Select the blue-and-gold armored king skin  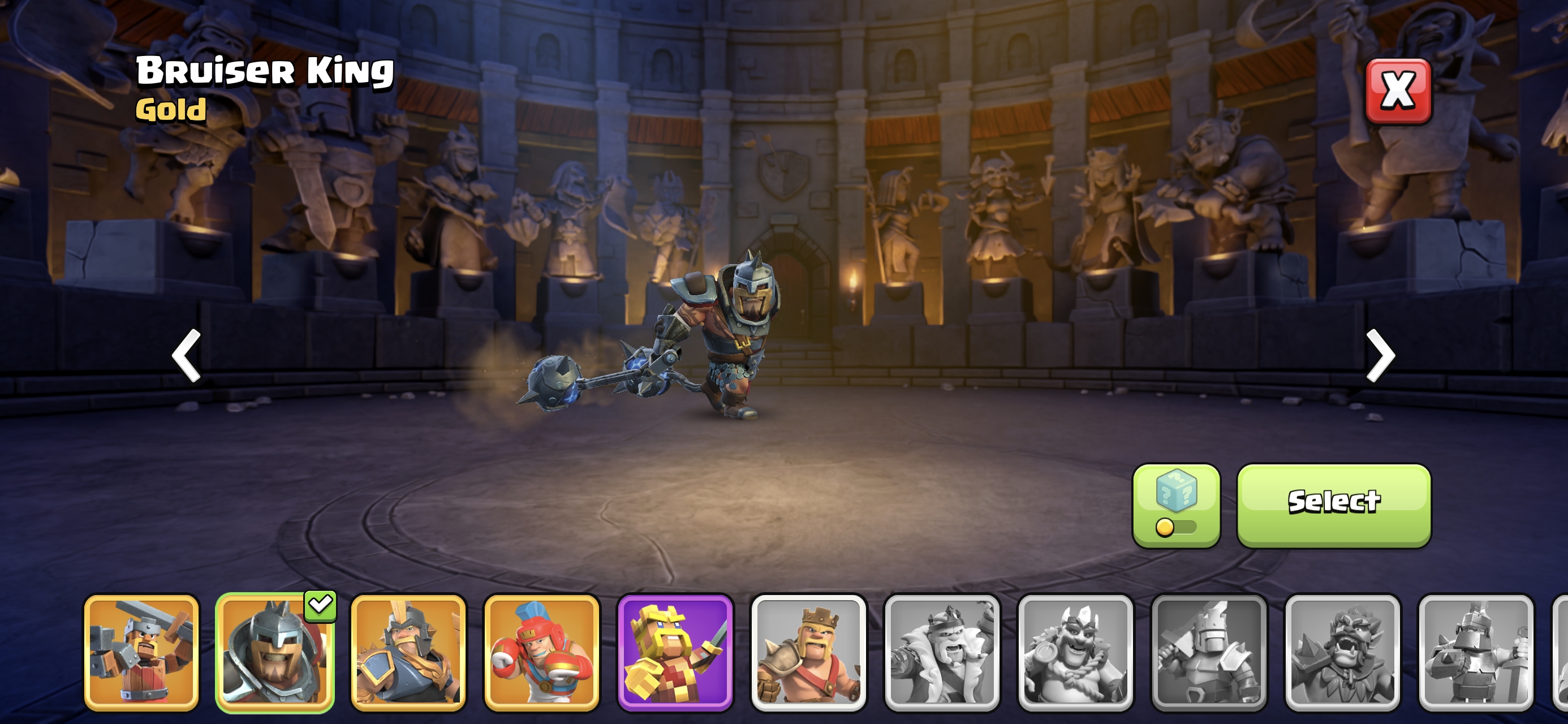click(408, 653)
